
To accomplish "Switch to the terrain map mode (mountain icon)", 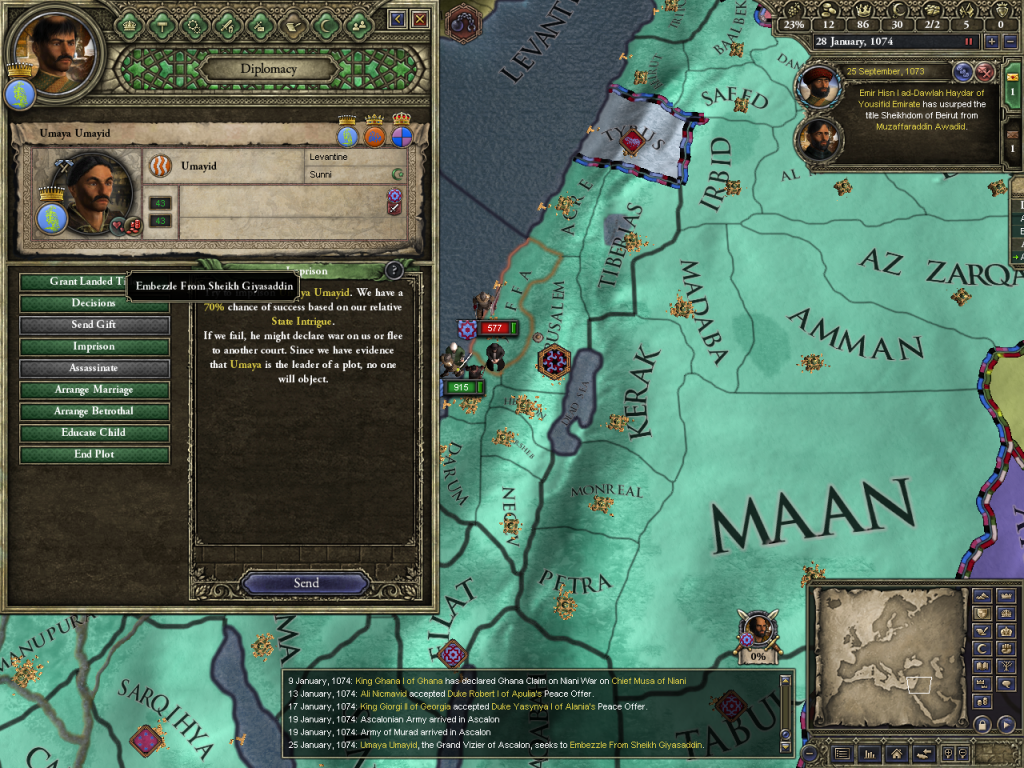I will tap(982, 597).
